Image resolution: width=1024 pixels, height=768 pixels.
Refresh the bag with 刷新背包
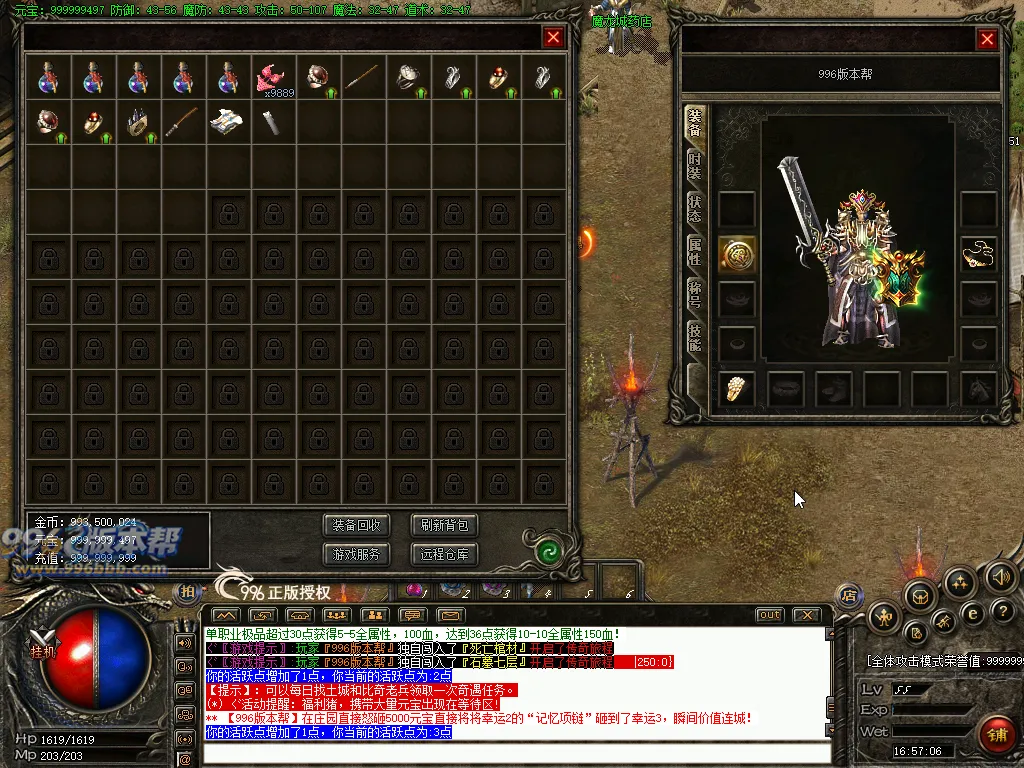point(444,525)
